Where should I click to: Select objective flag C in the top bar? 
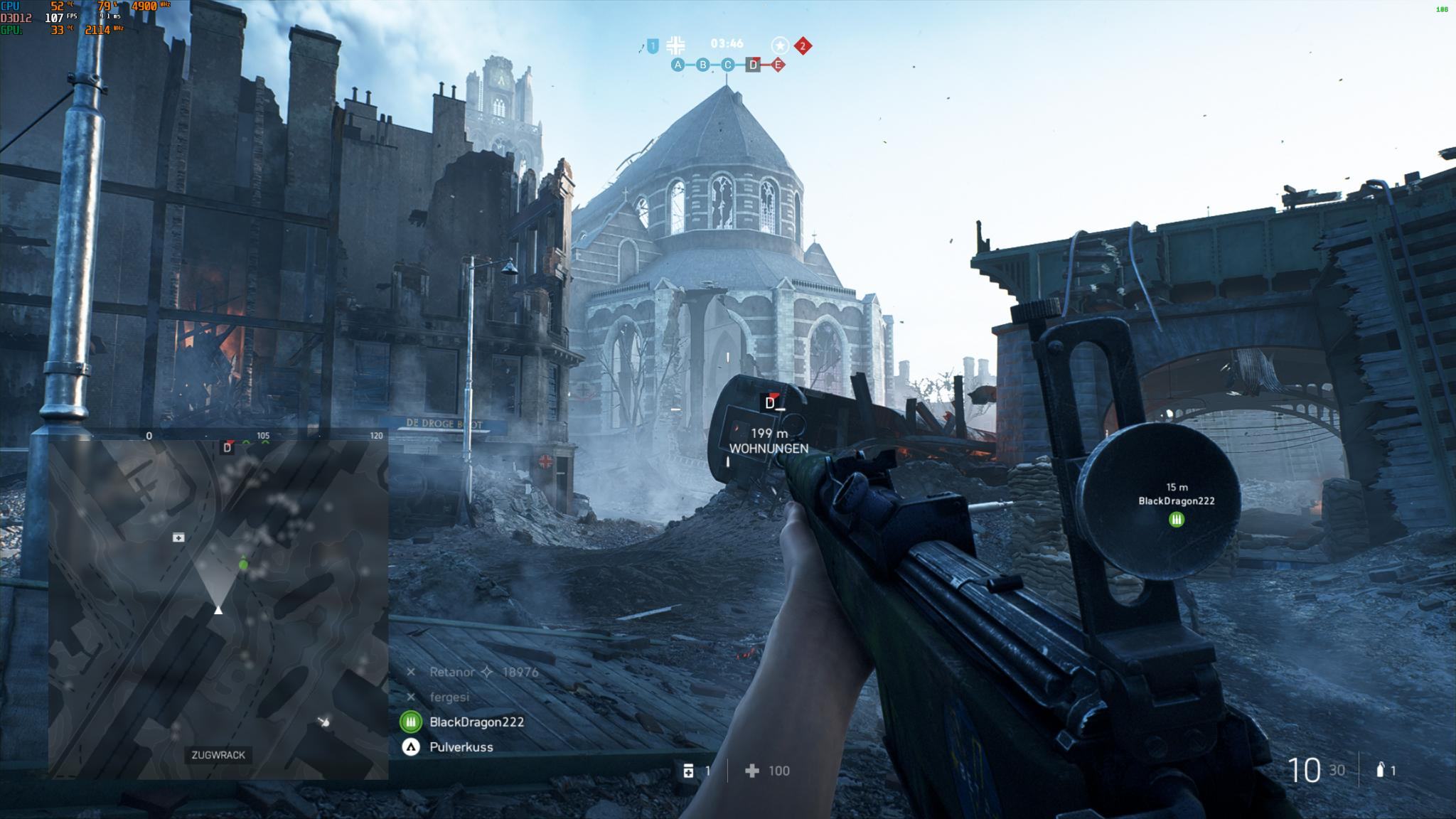[727, 65]
